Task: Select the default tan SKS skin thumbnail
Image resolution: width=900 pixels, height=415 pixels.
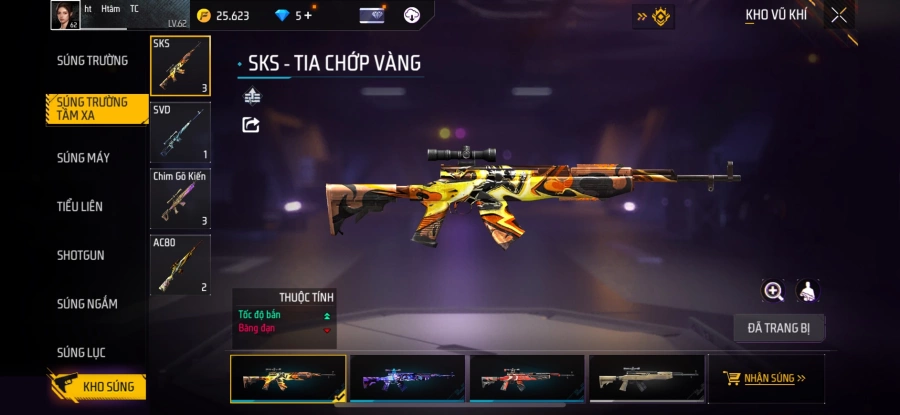Action: (646, 379)
